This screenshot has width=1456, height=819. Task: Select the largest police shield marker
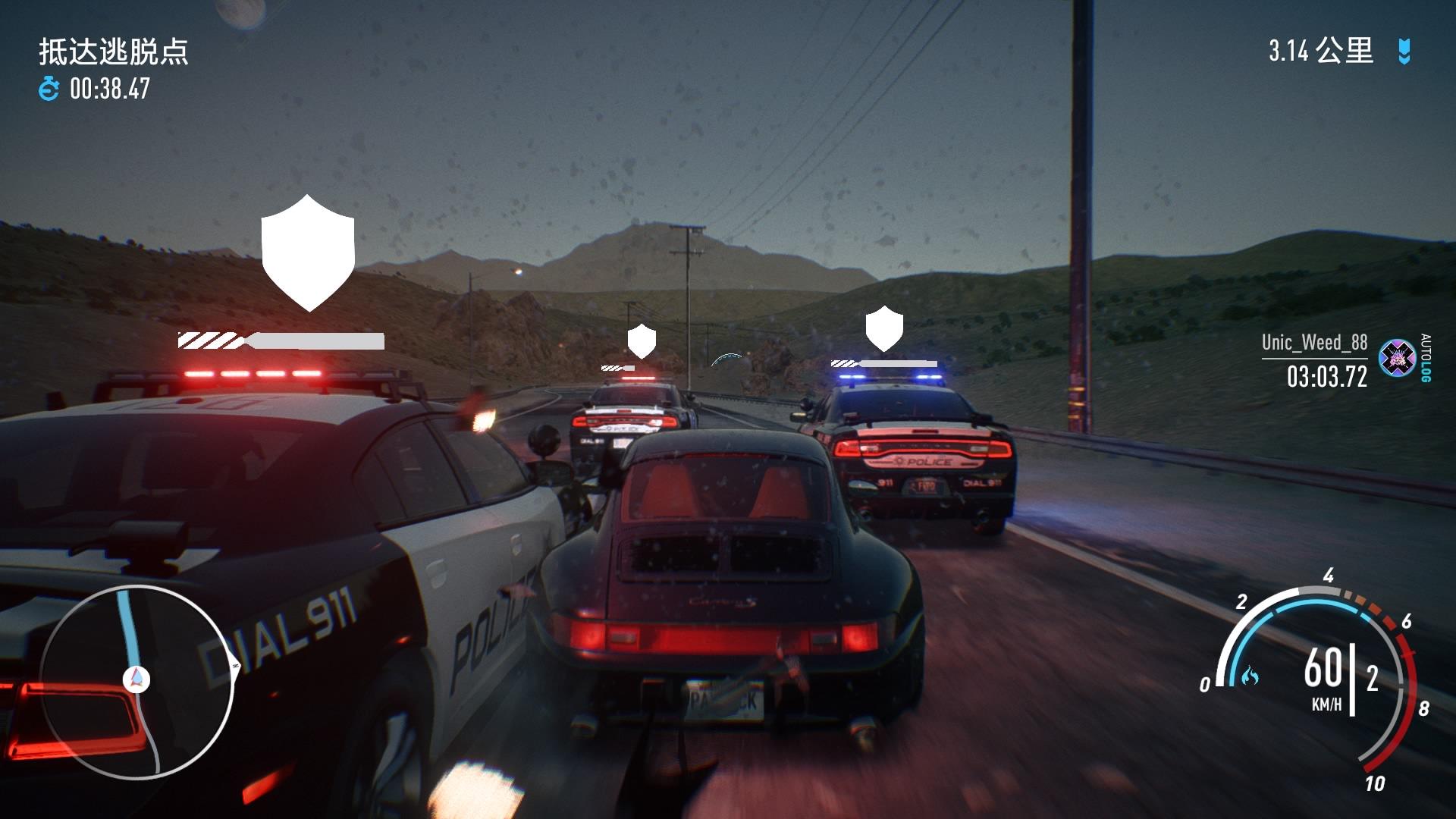[x=308, y=252]
